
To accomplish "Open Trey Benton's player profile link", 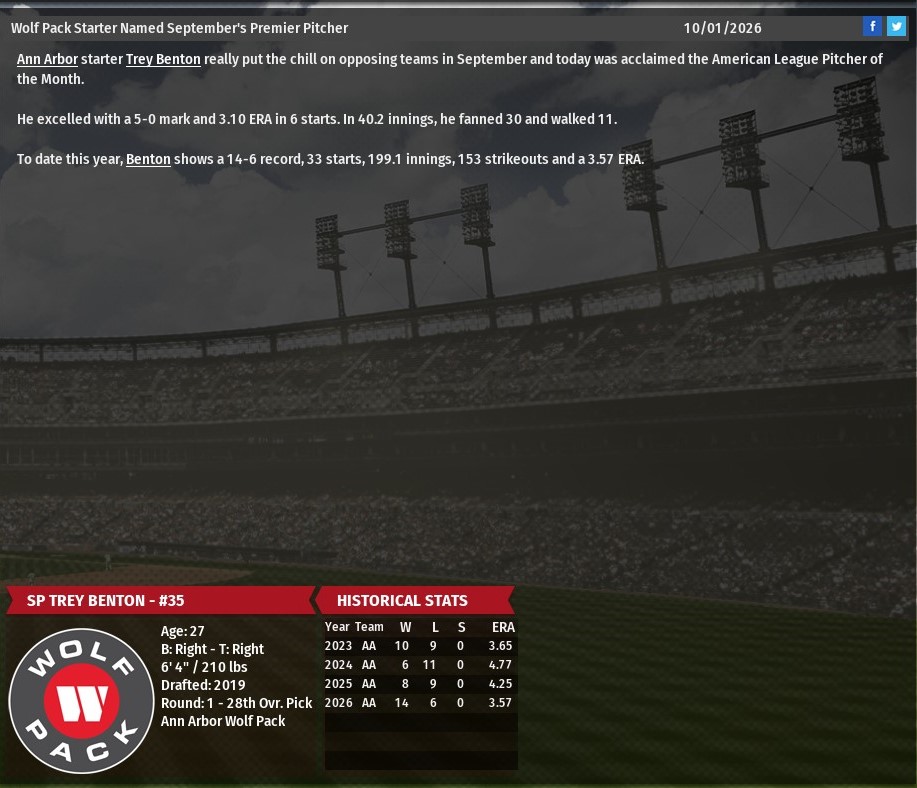I will (x=163, y=60).
